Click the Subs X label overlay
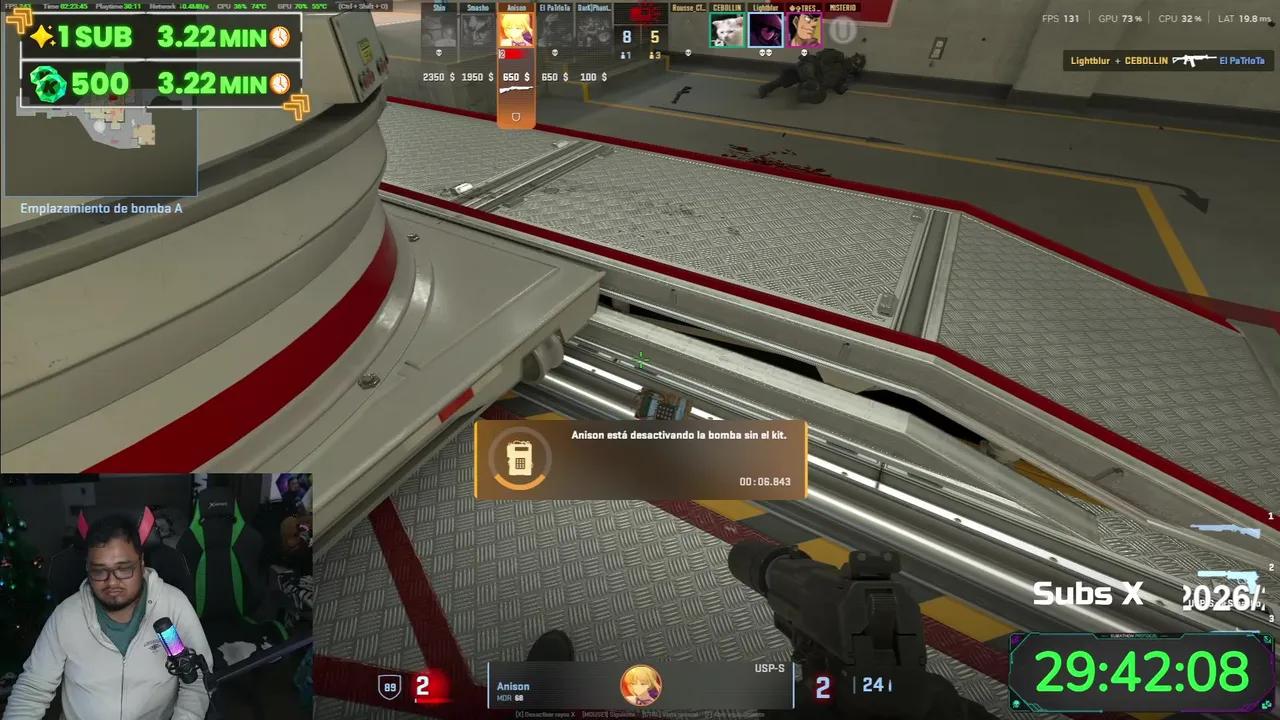The height and width of the screenshot is (720, 1280). (x=1087, y=593)
